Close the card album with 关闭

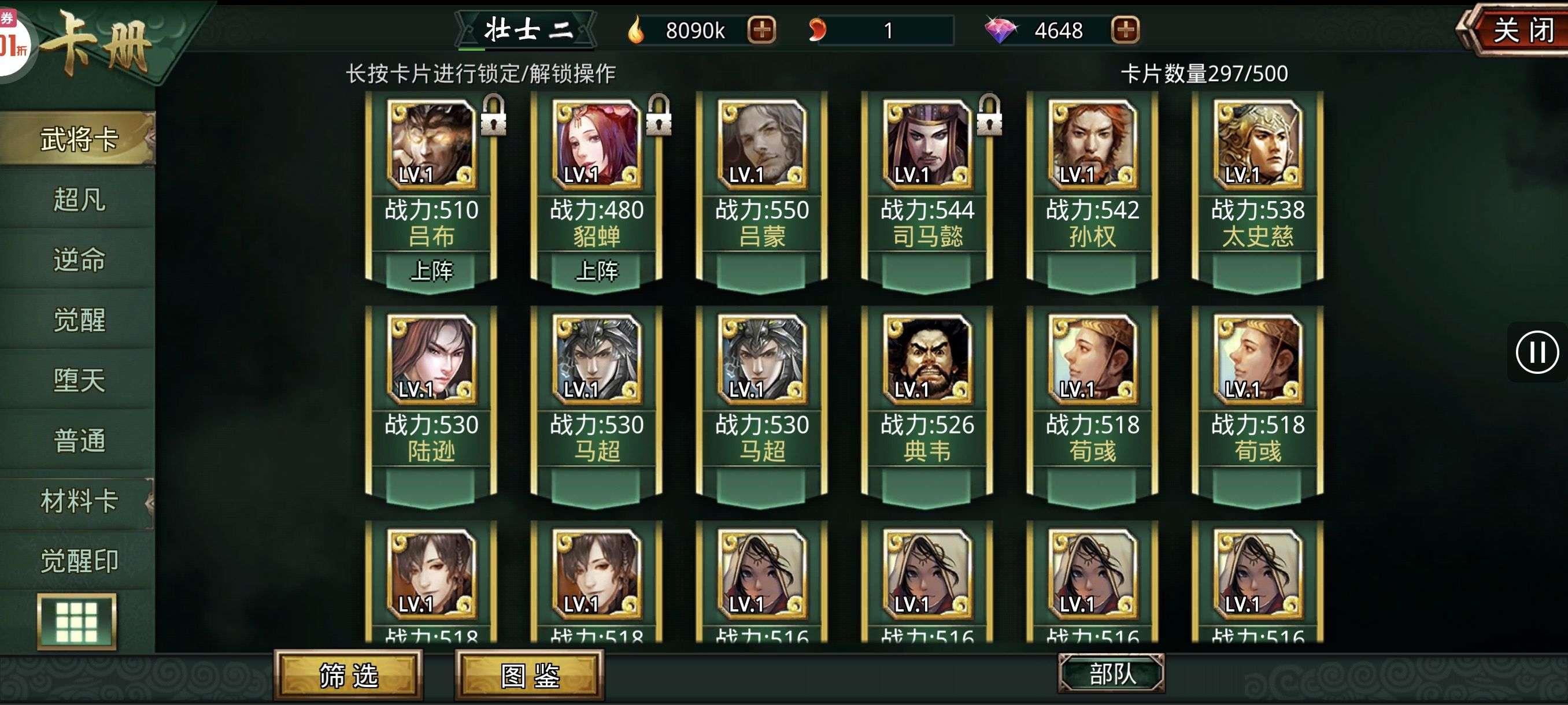pyautogui.click(x=1521, y=31)
